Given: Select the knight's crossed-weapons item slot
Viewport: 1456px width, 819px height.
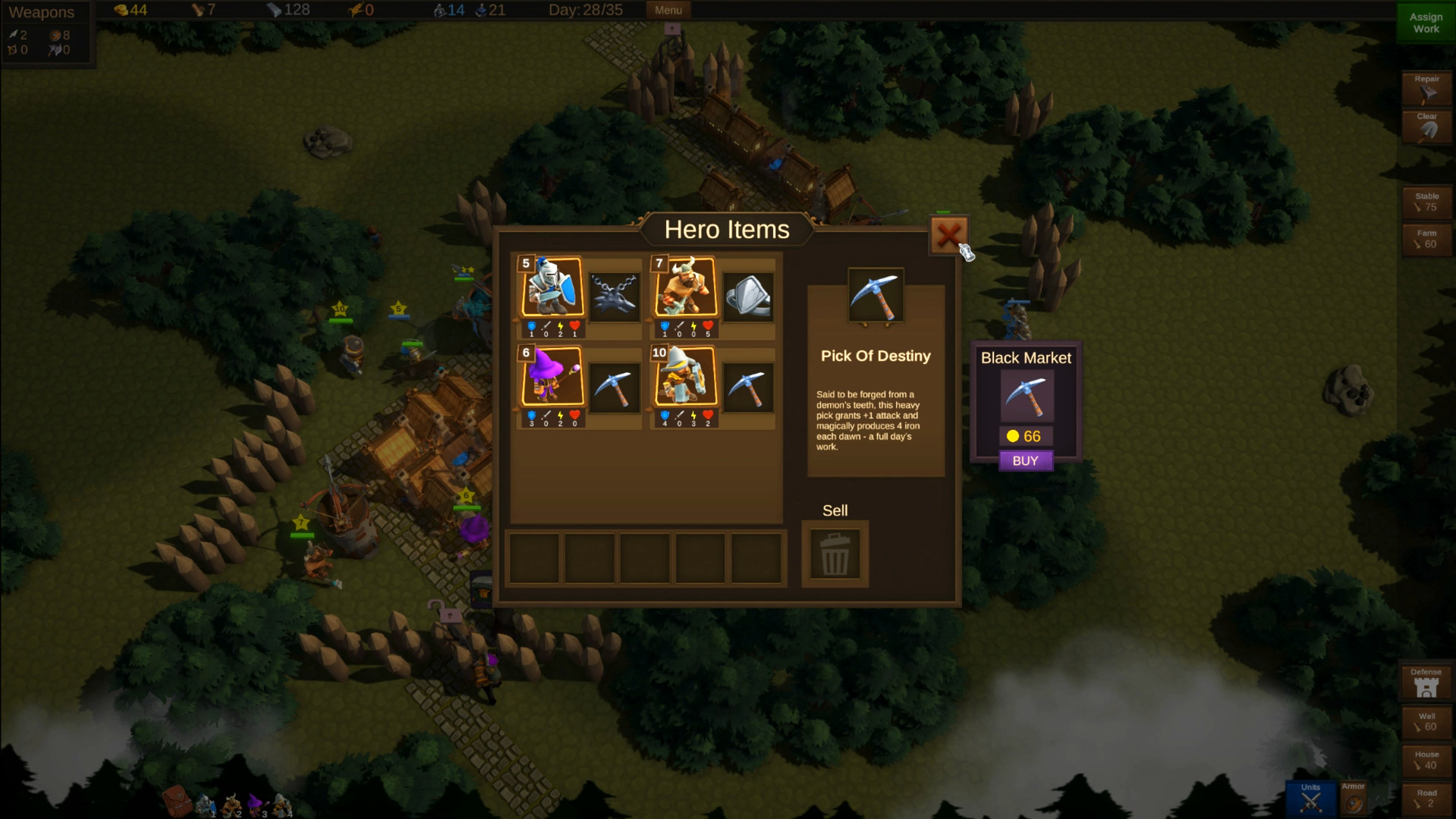Looking at the screenshot, I should [615, 296].
